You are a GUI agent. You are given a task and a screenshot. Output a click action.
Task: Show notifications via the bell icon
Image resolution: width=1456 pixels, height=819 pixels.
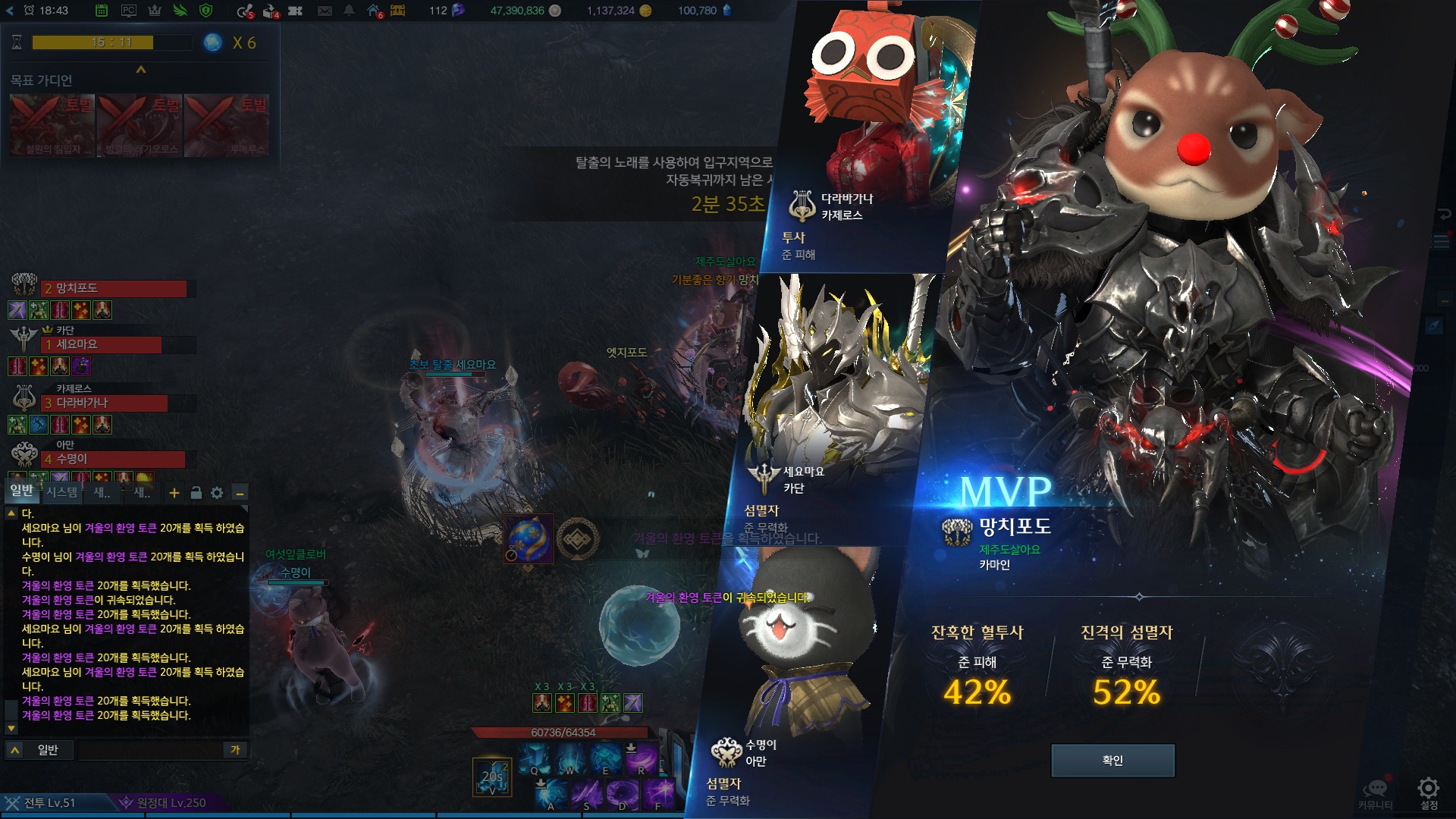click(x=349, y=11)
